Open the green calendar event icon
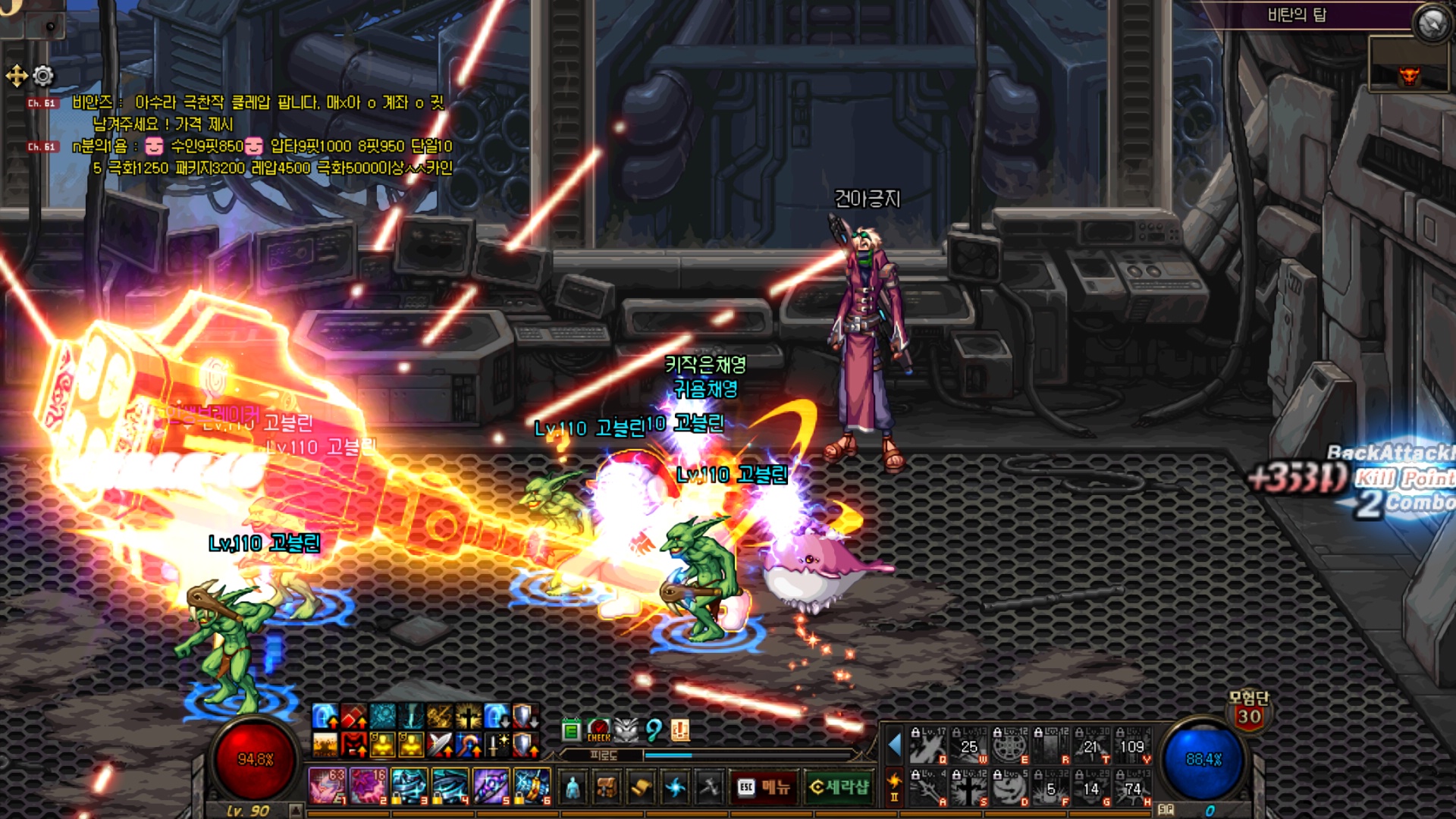Viewport: 1456px width, 819px height. [571, 730]
